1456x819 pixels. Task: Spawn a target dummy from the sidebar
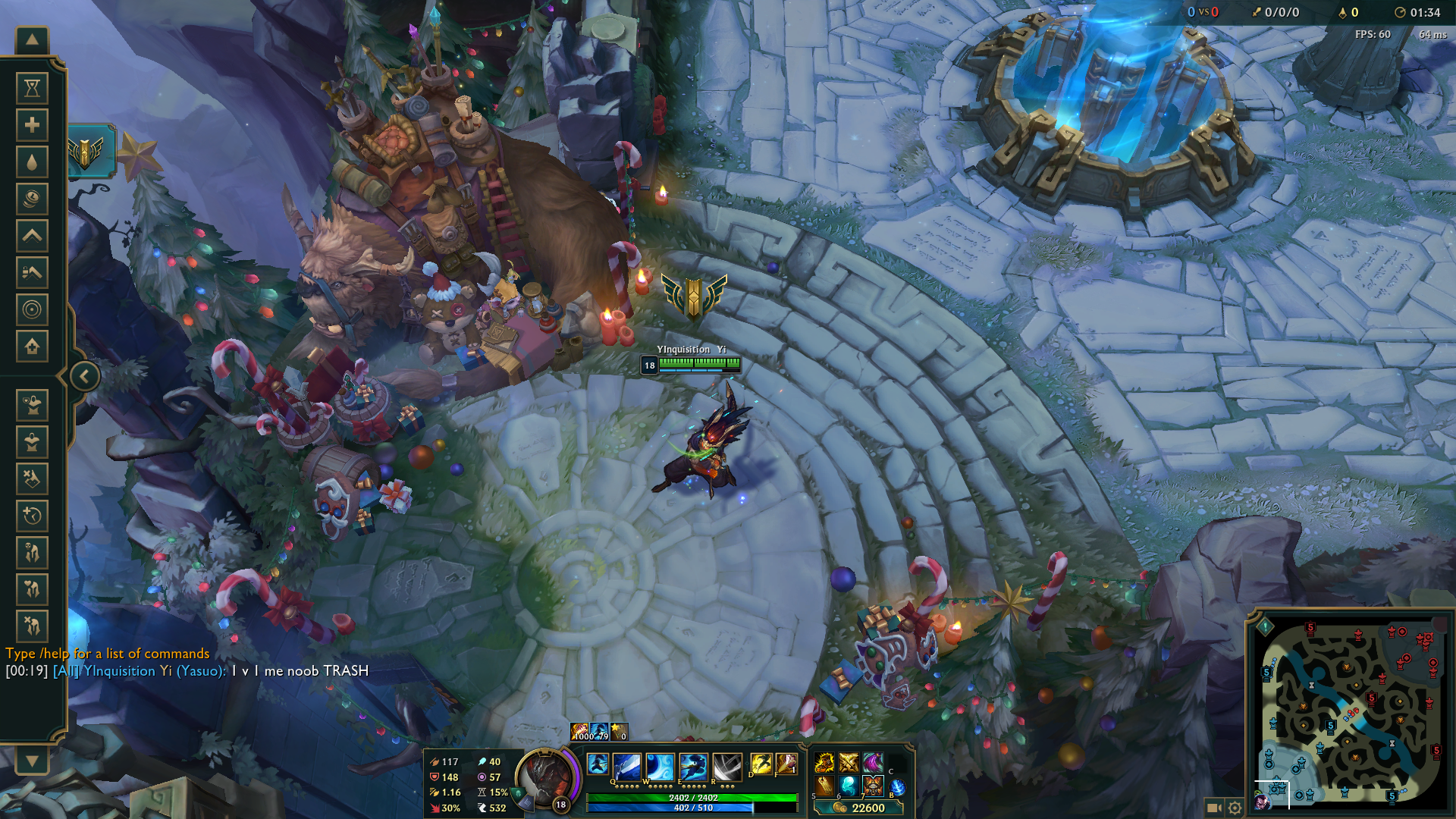pyautogui.click(x=32, y=441)
